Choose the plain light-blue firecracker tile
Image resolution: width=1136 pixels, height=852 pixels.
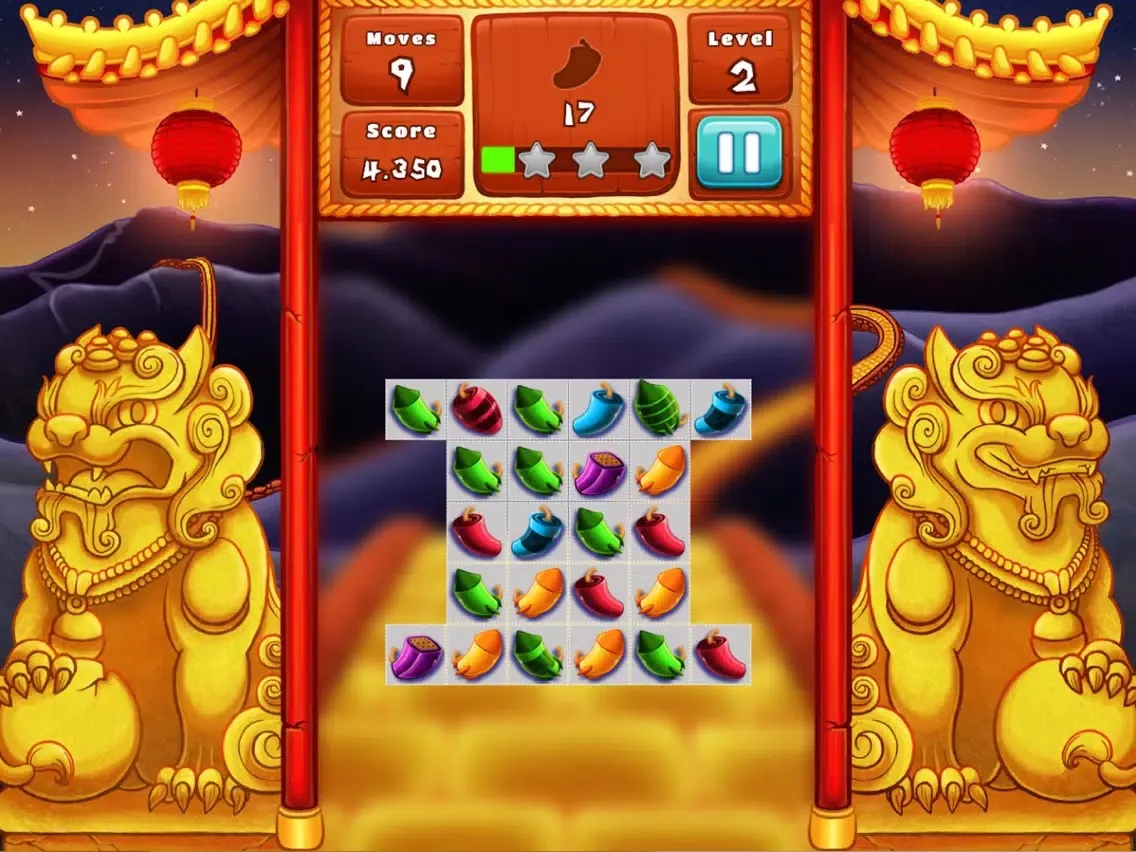coord(599,410)
